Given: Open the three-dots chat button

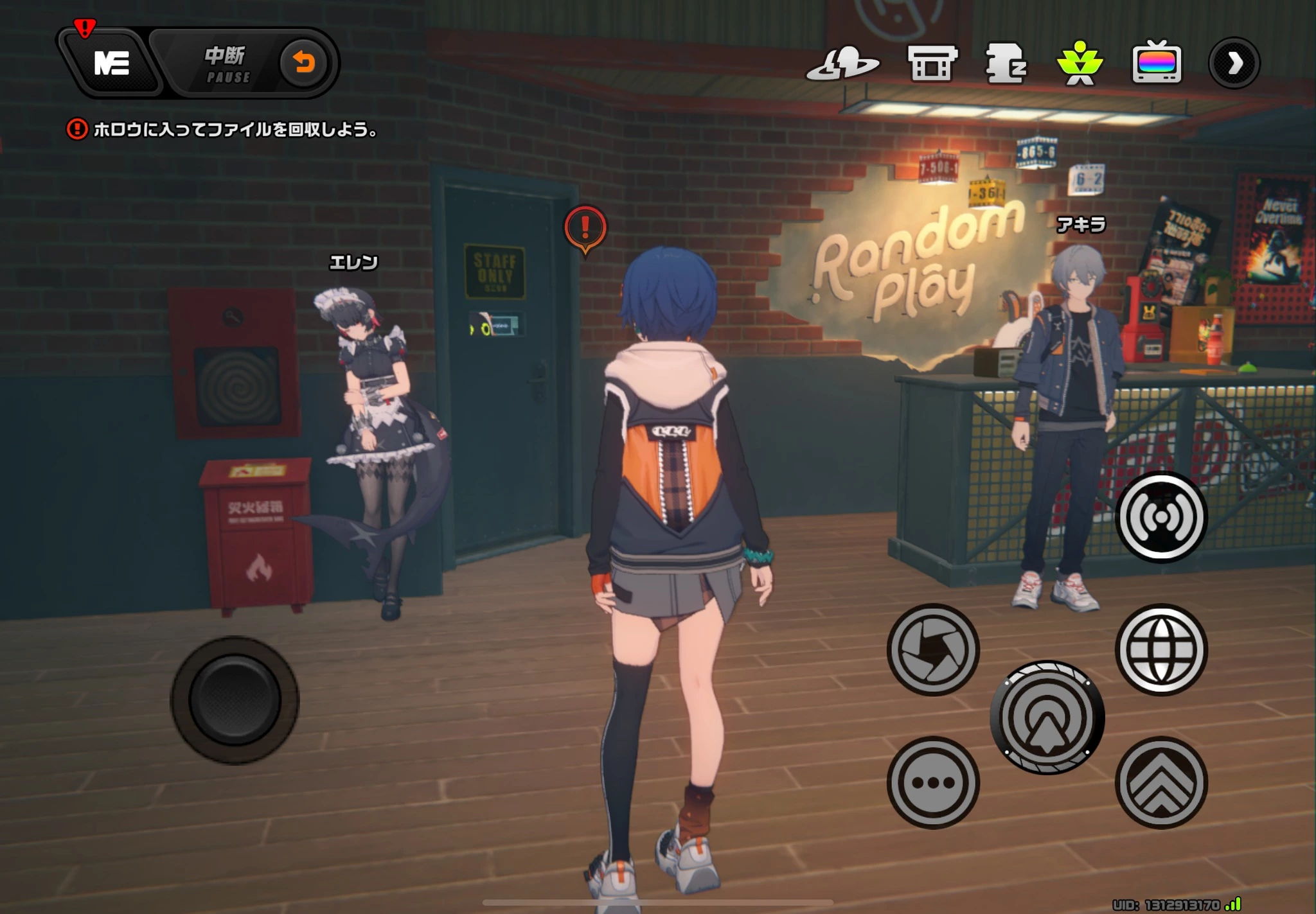Looking at the screenshot, I should tap(933, 782).
